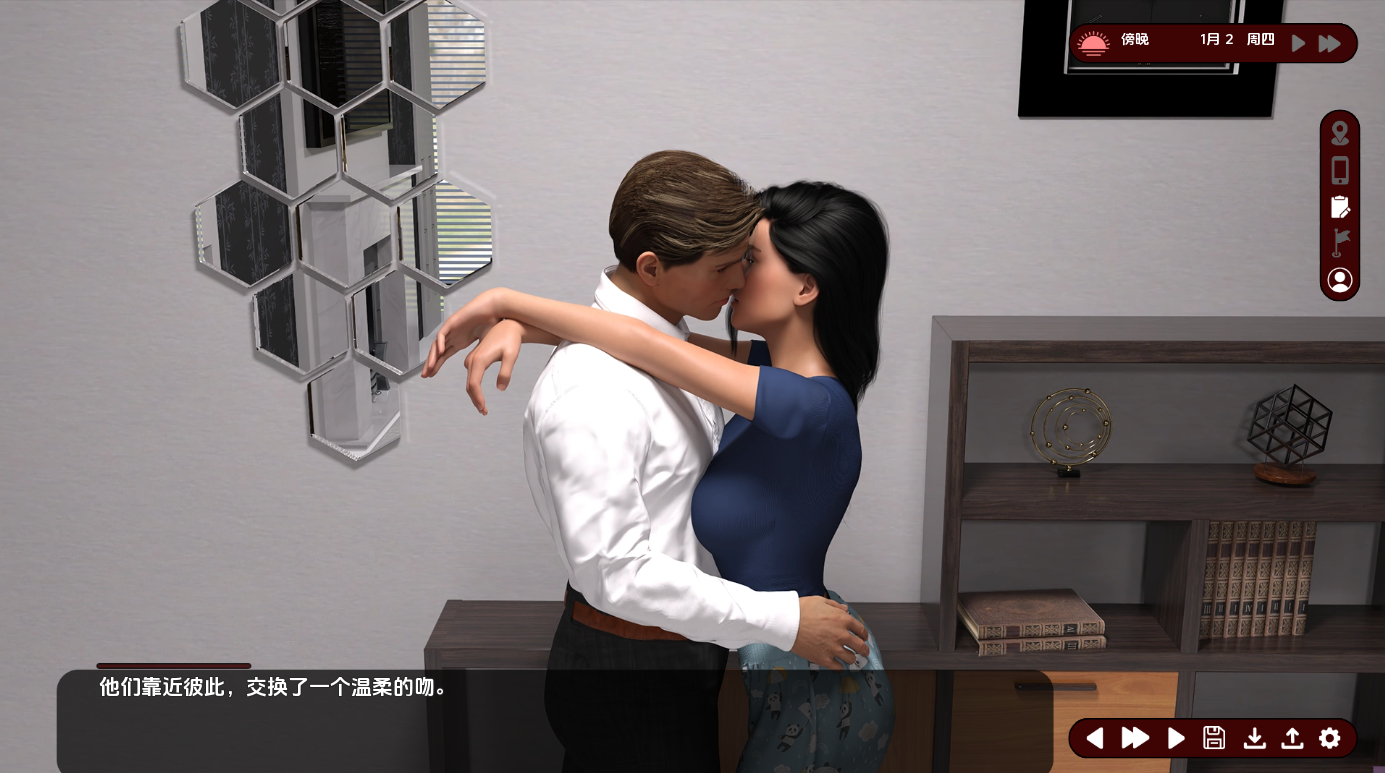Click the progress line above the dialogue

(x=172, y=665)
